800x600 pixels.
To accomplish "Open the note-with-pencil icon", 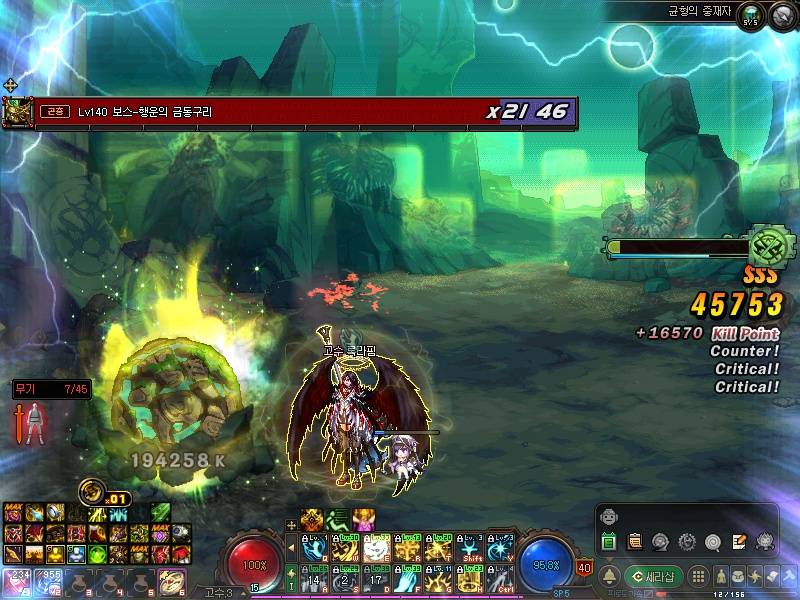I will [739, 541].
